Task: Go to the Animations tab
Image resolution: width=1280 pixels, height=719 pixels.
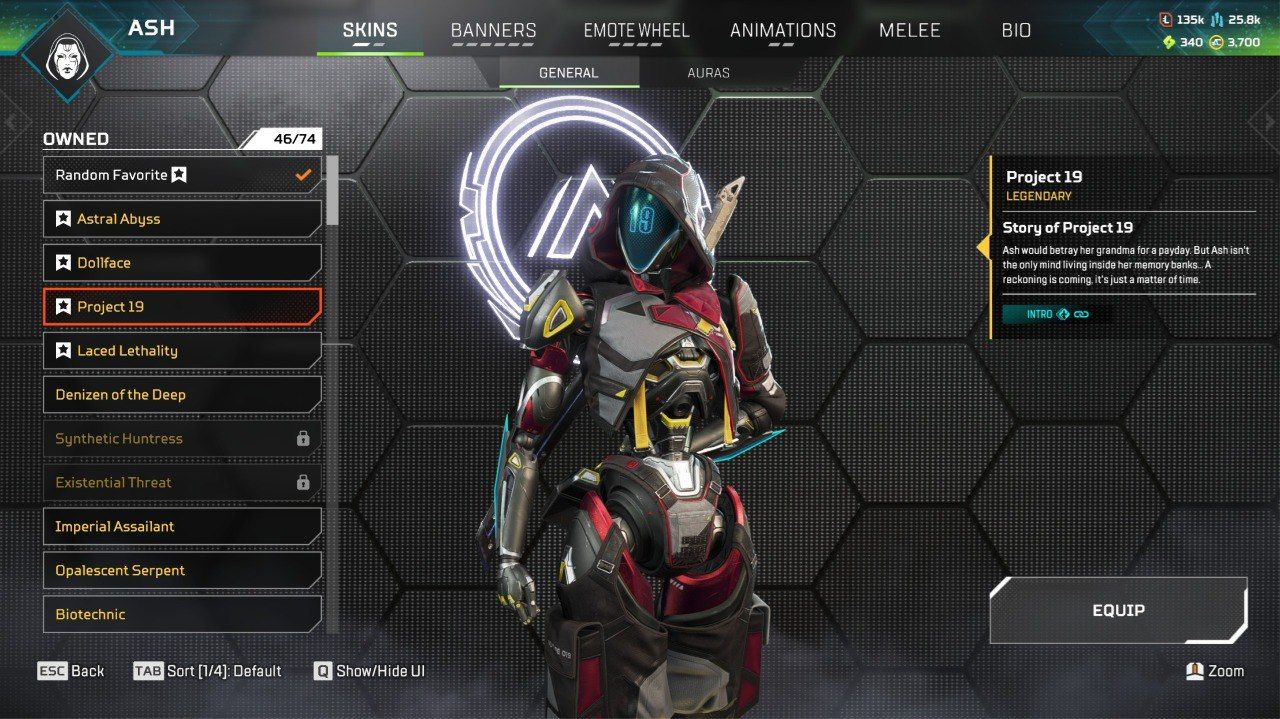Action: tap(782, 30)
